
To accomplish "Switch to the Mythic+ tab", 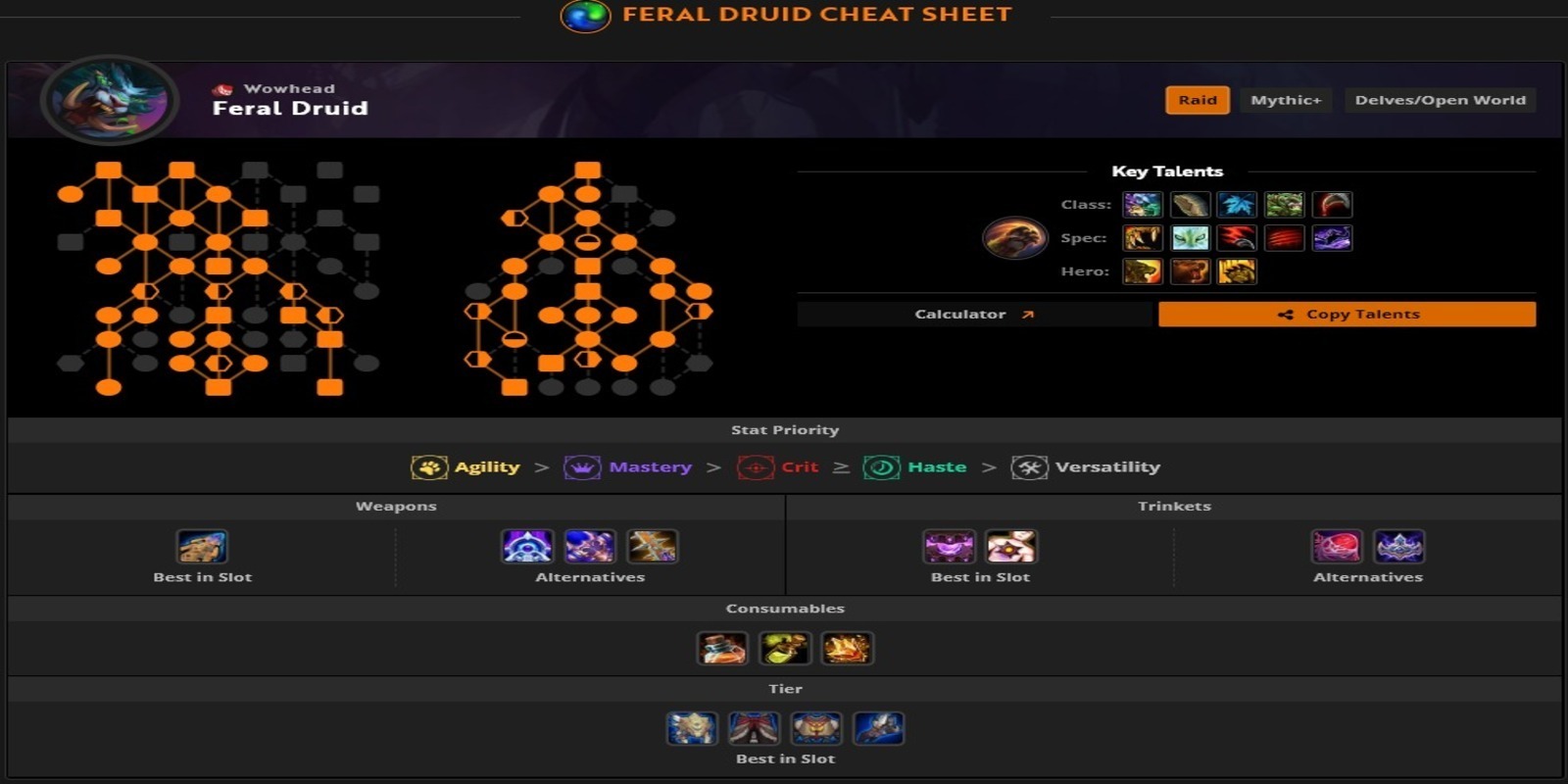I will click(1286, 100).
